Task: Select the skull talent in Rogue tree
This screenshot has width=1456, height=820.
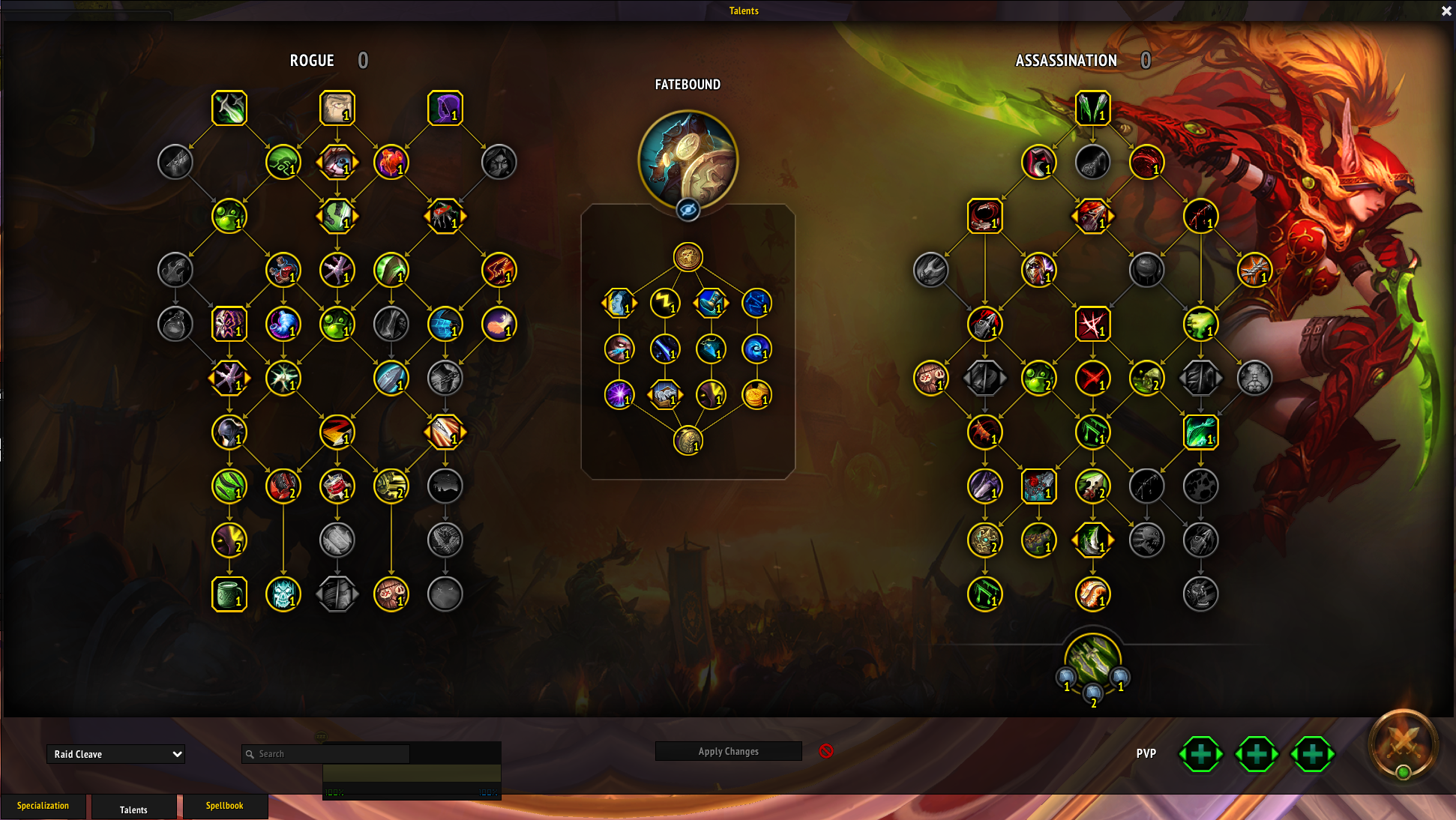Action: click(283, 594)
